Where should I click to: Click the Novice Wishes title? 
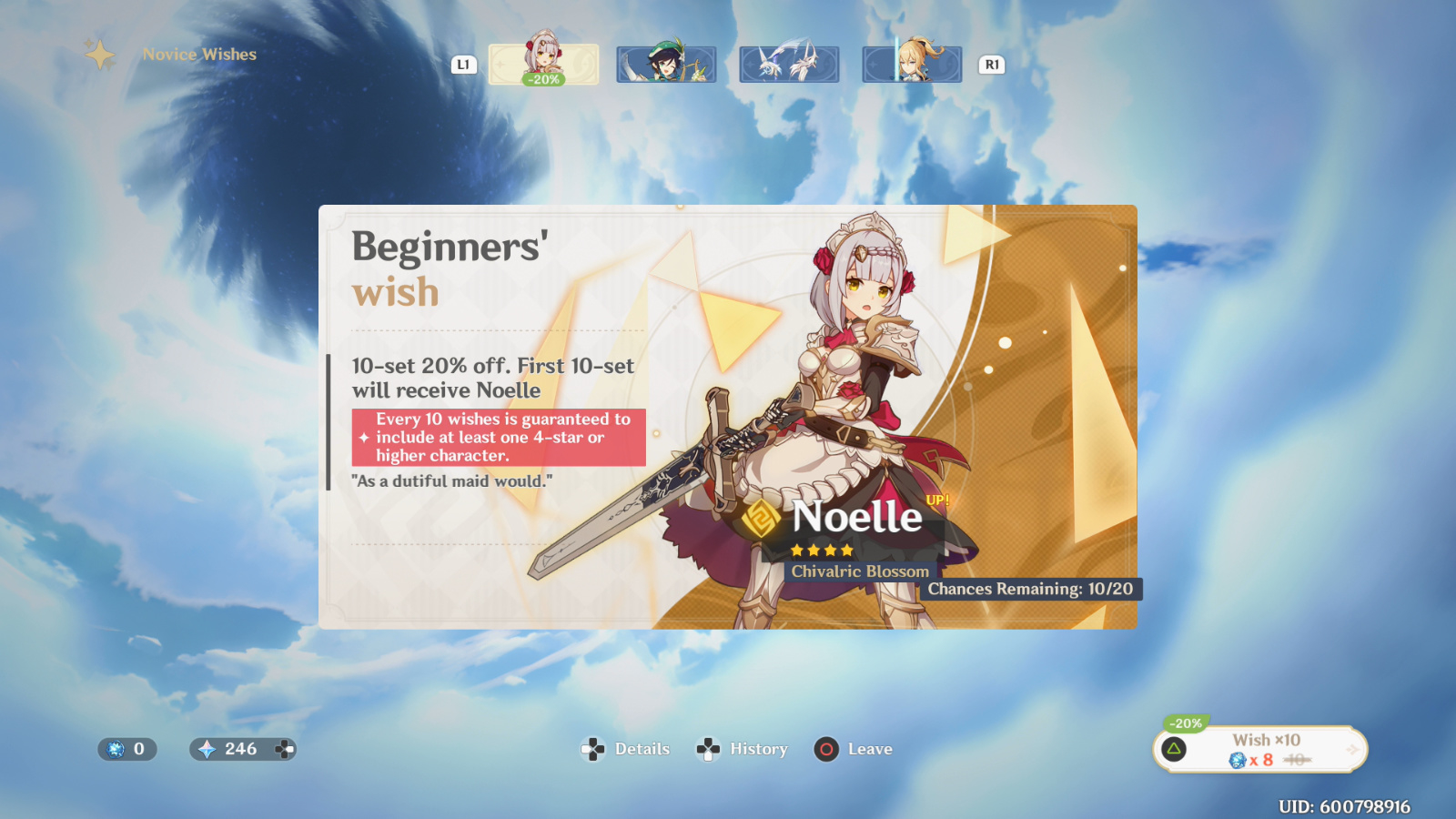pyautogui.click(x=198, y=55)
